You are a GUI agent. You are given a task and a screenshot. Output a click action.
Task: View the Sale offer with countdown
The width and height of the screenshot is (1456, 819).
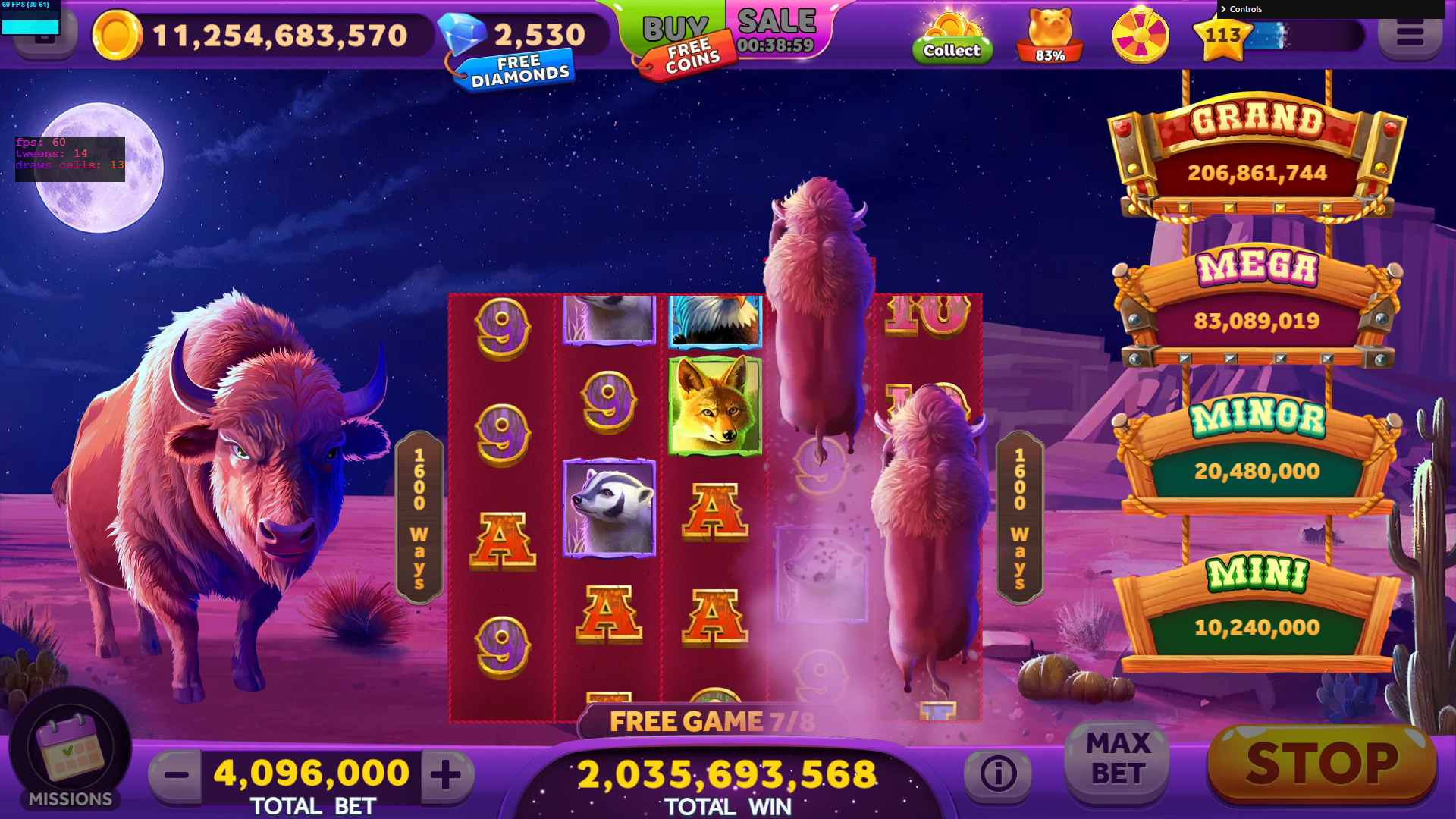click(x=777, y=30)
